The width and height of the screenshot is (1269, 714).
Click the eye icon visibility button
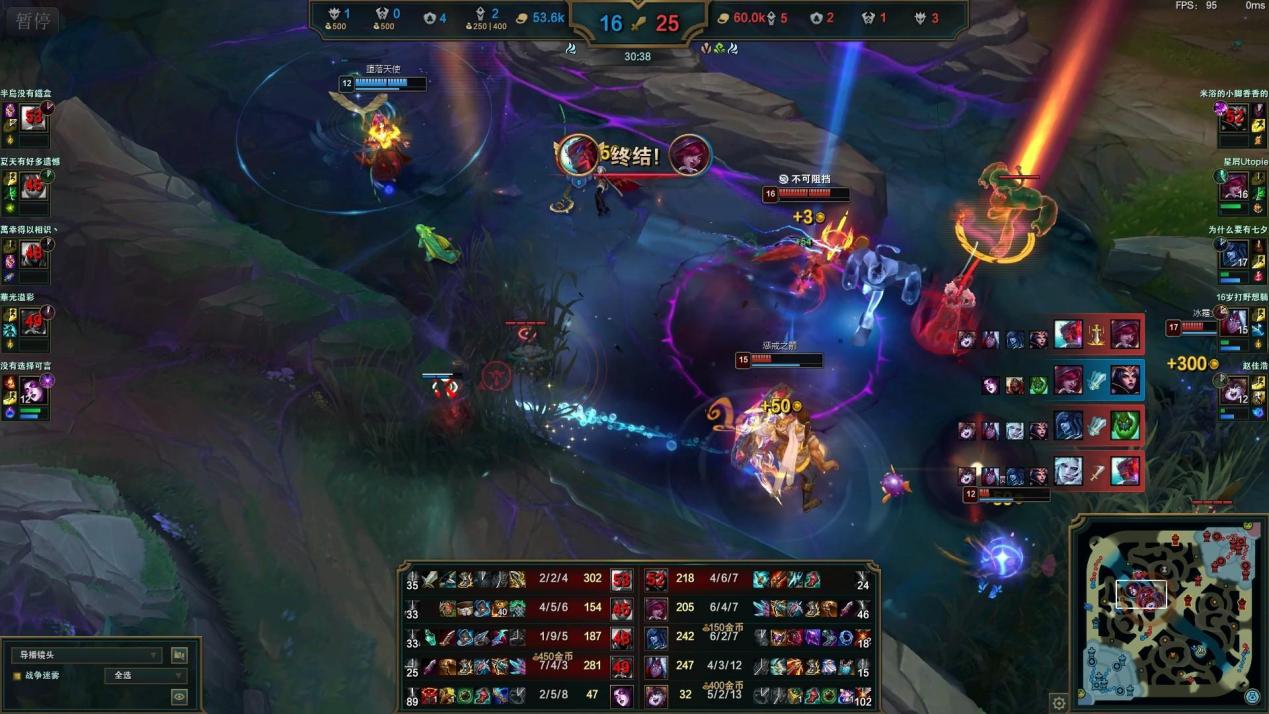pyautogui.click(x=179, y=697)
